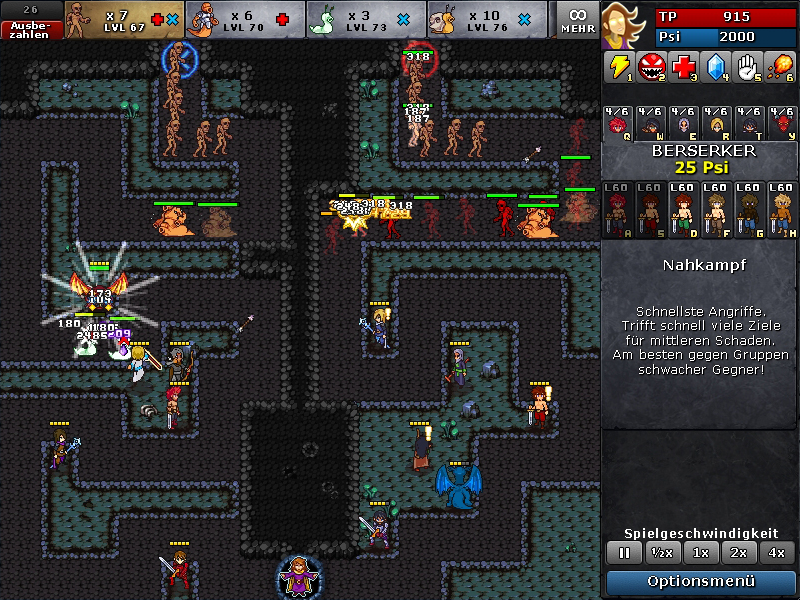This screenshot has height=600, width=800.
Task: Switch to the Berserker class tab Q
Action: 619,122
